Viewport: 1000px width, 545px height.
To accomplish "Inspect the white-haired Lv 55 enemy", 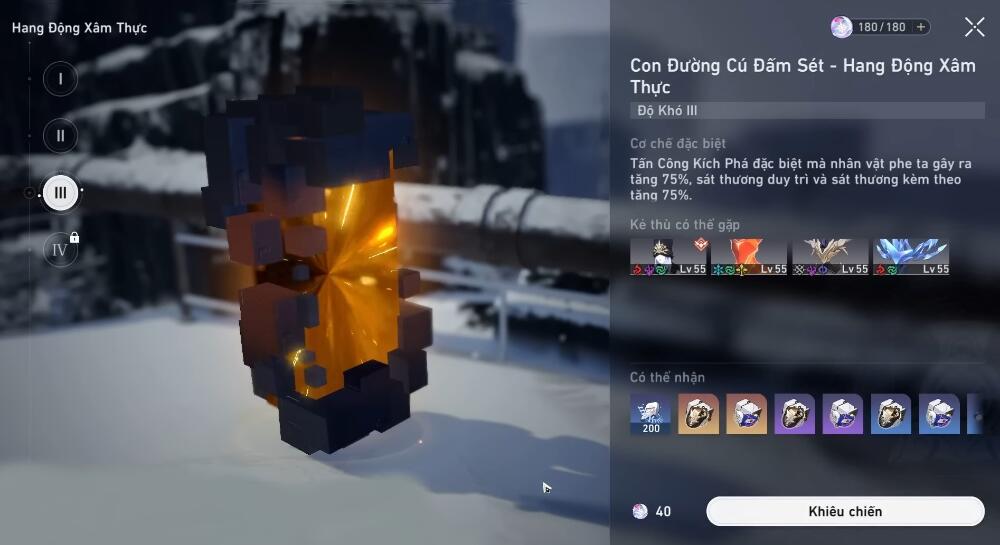I will [x=668, y=256].
